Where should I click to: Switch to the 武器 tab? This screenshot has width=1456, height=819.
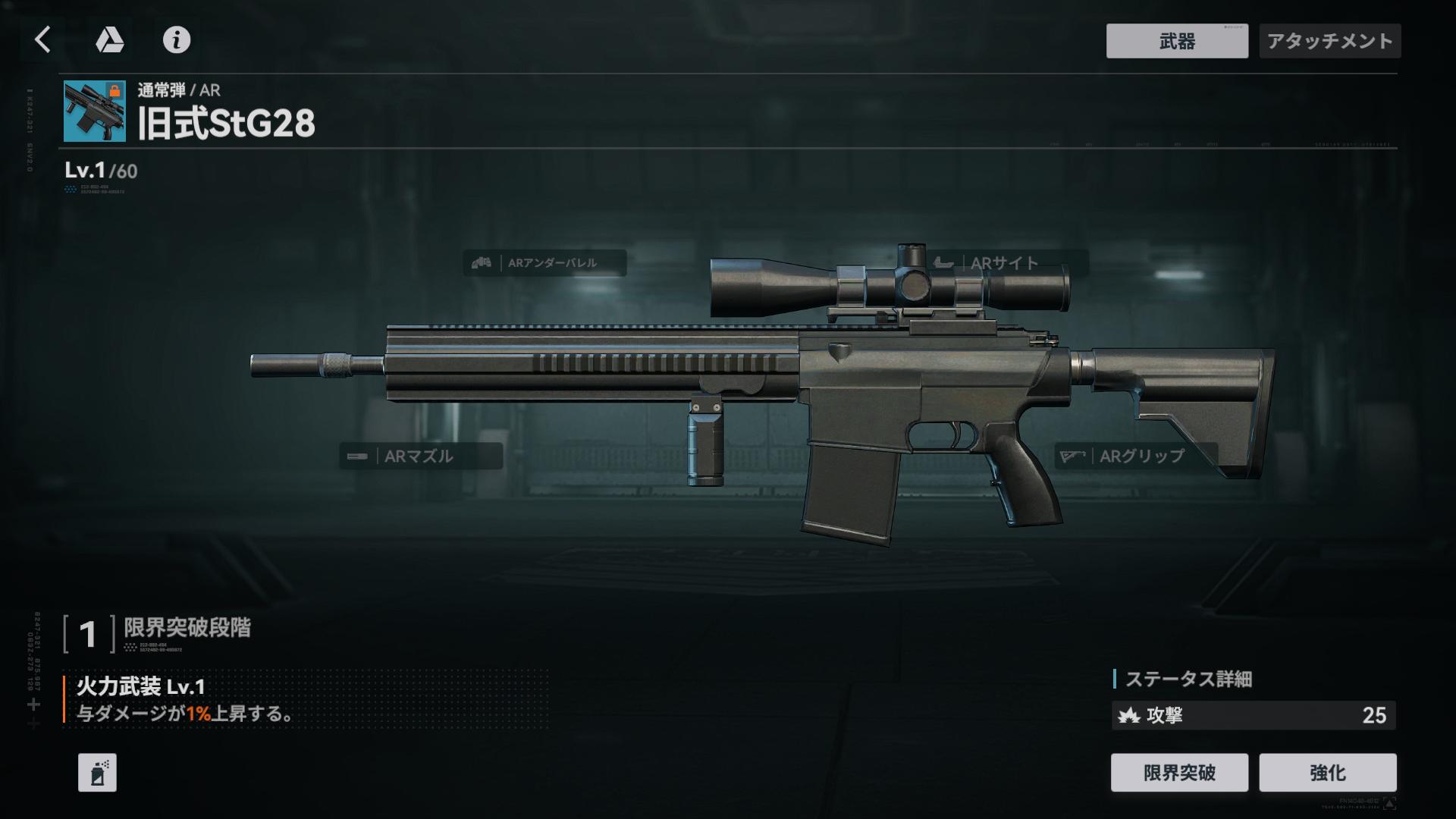1176,41
